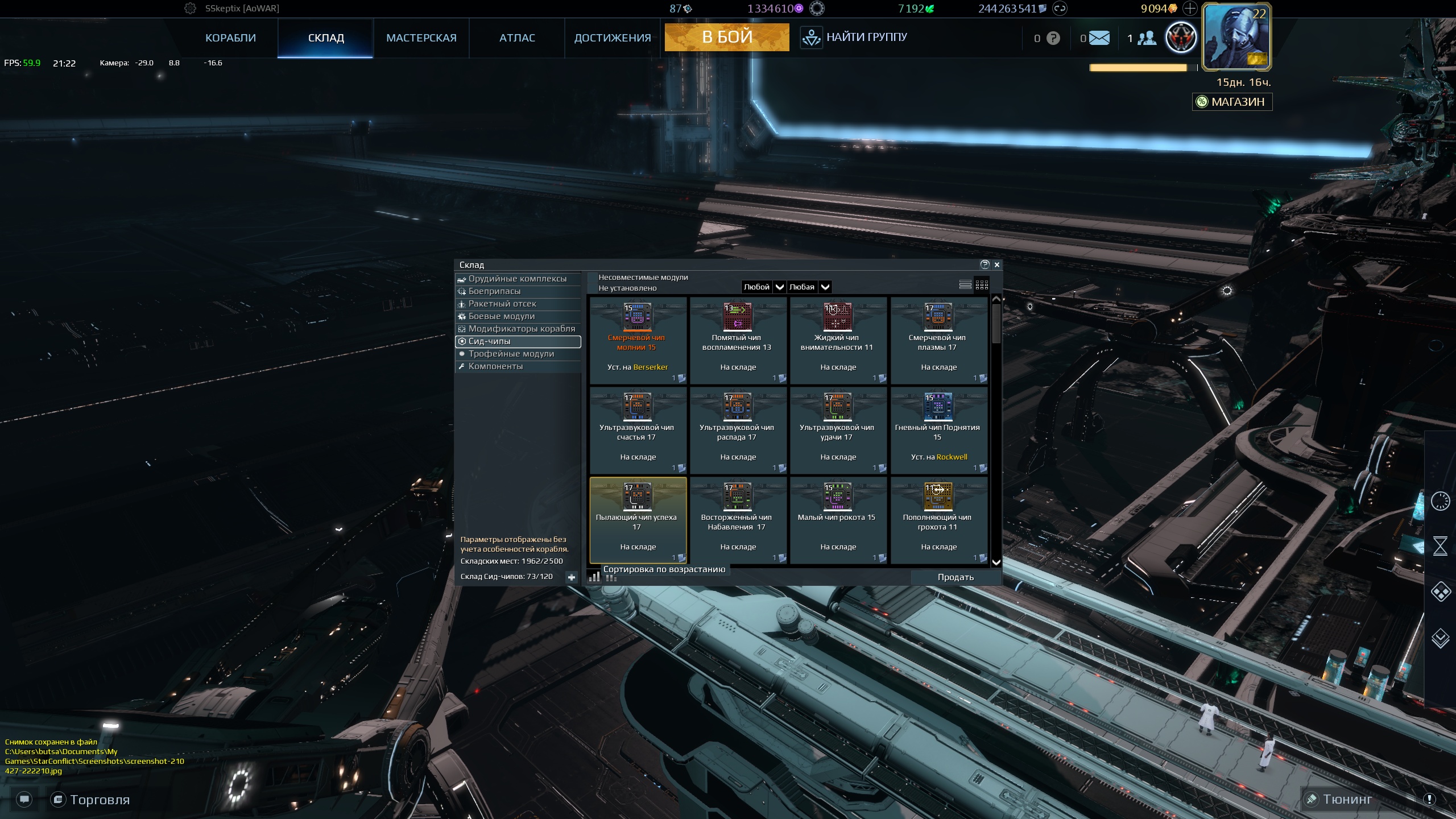1456x819 pixels.
Task: Open the mail envelope icon
Action: (1099, 38)
